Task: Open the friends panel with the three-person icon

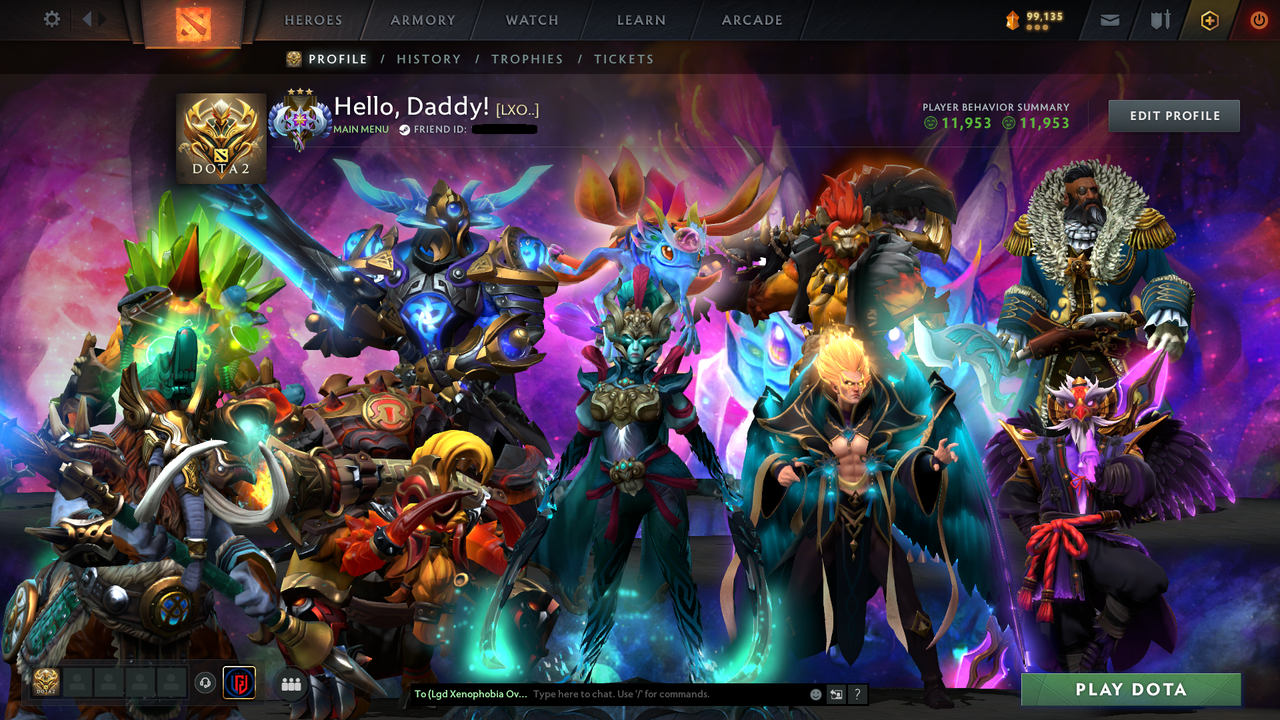Action: (290, 683)
